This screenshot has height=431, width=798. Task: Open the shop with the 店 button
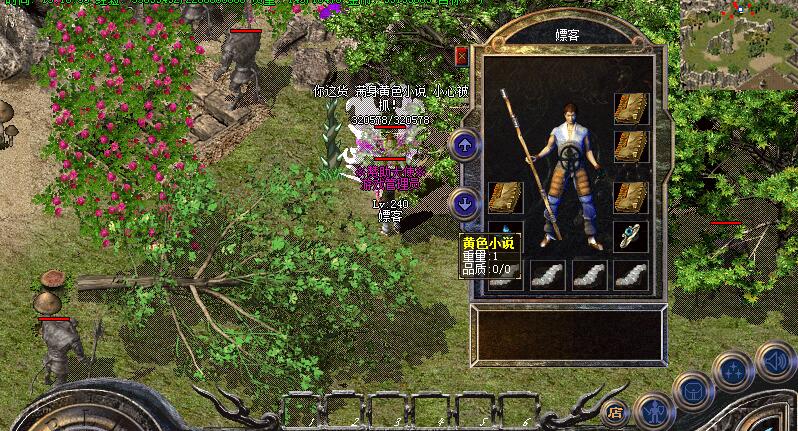click(615, 411)
